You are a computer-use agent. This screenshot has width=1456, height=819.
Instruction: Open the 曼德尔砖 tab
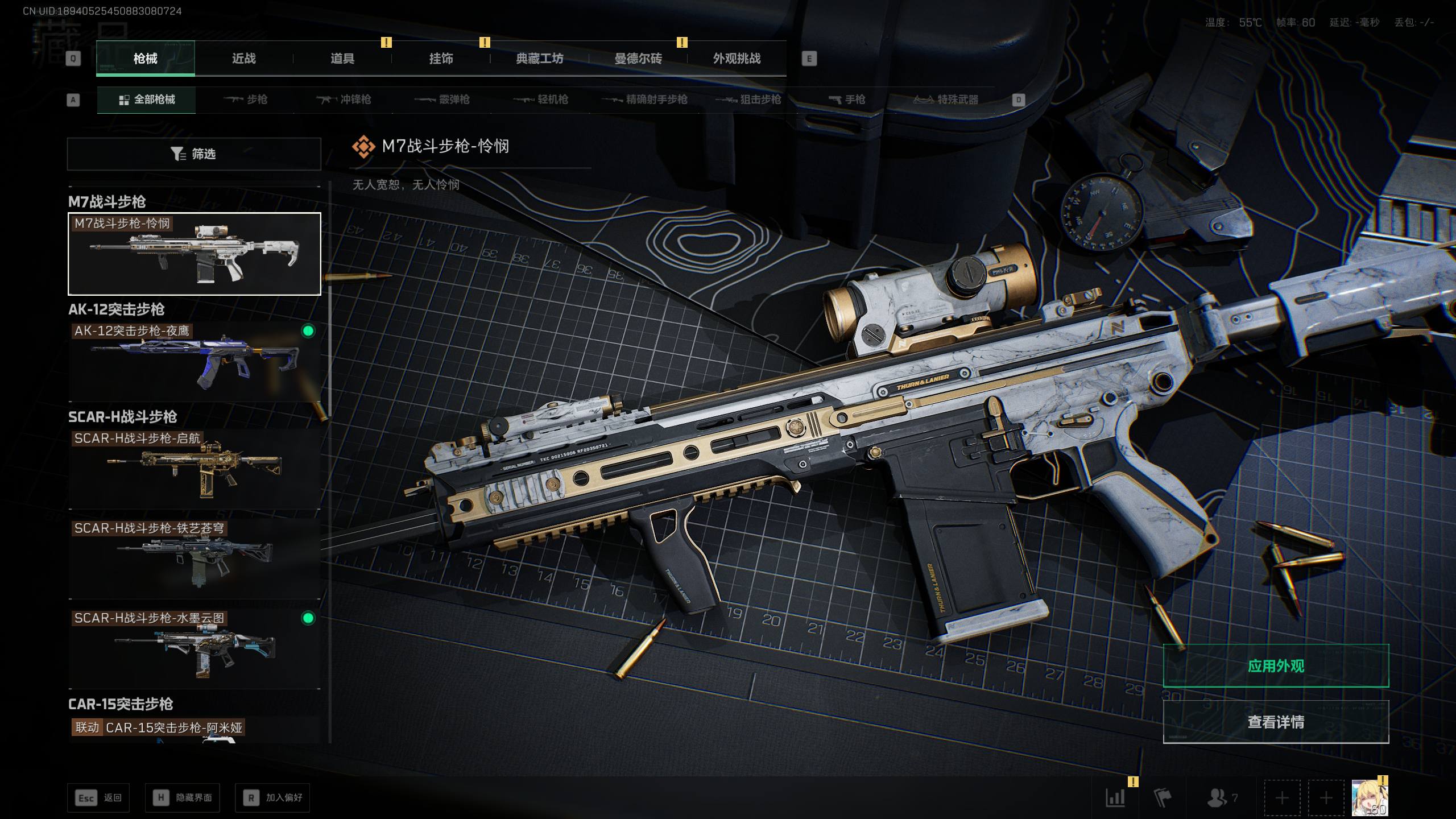click(x=638, y=59)
